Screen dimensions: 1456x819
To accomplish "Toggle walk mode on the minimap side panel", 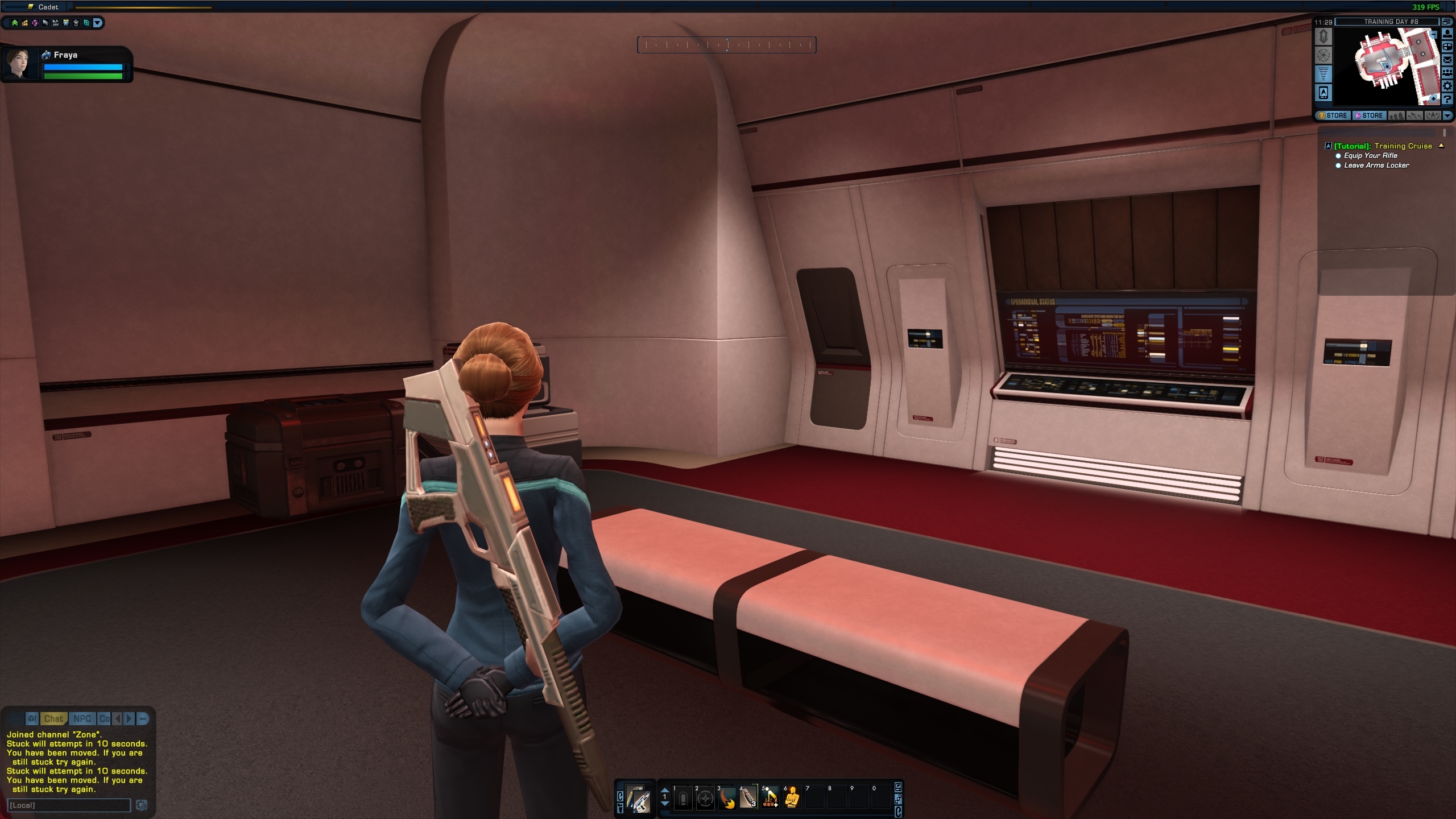I will click(1323, 36).
